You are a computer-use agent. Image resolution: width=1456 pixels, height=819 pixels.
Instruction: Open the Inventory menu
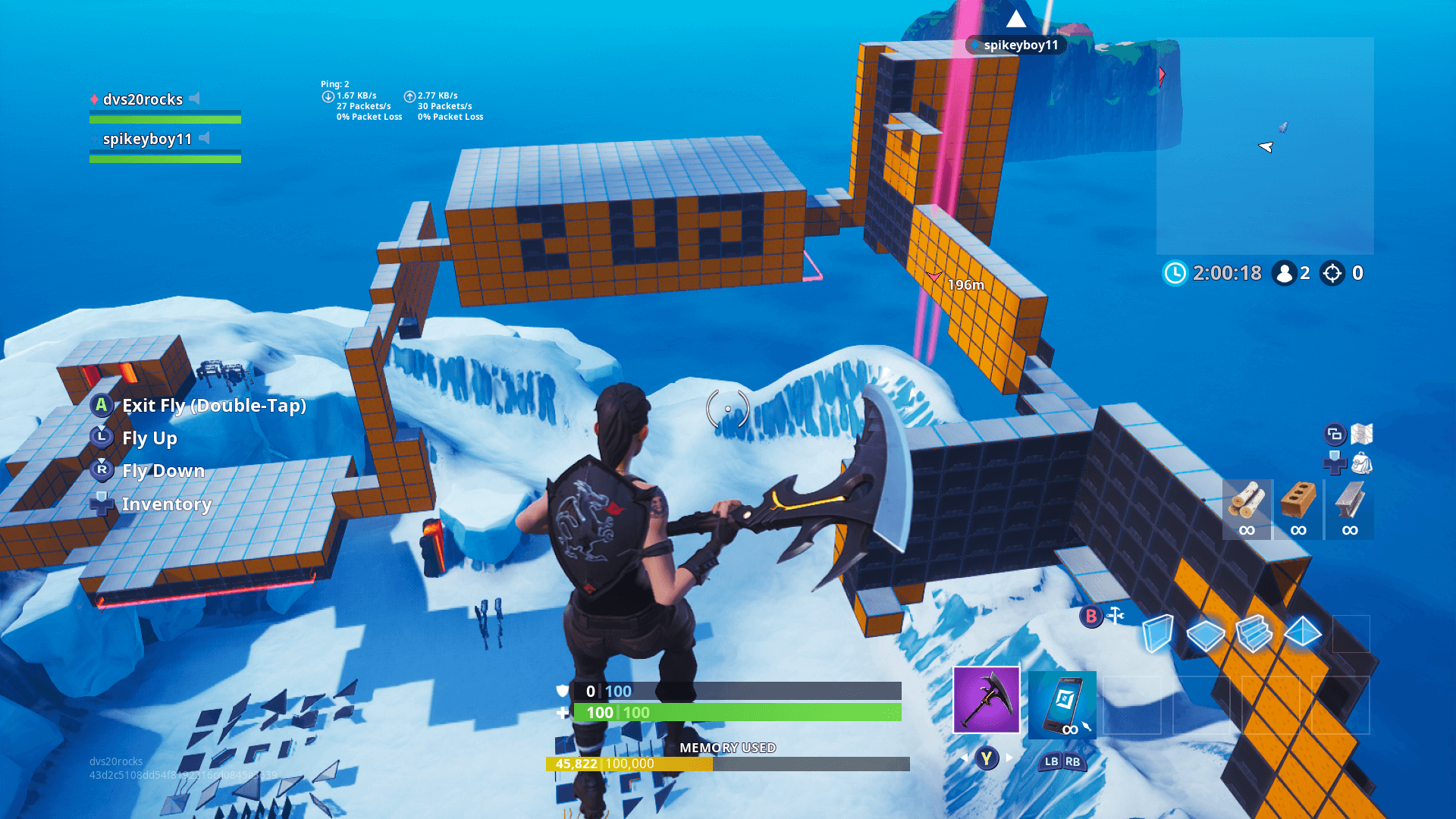101,504
